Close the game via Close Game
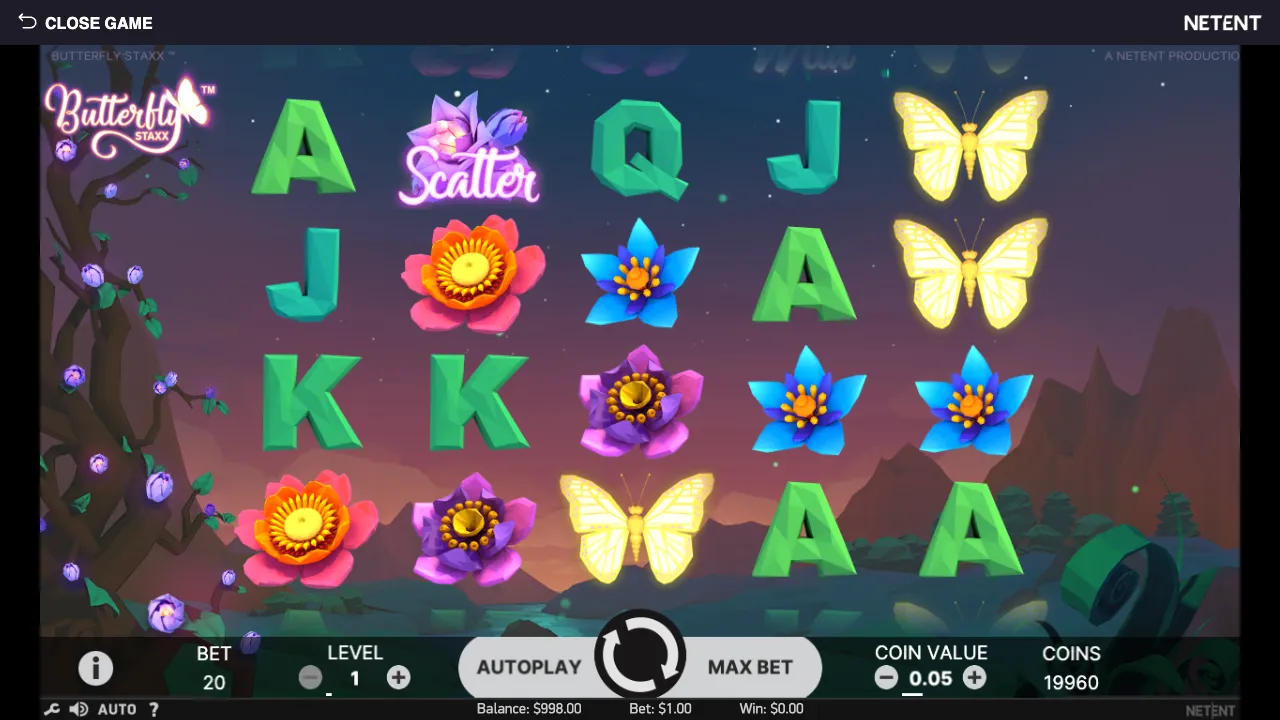The width and height of the screenshot is (1280, 720). point(99,22)
